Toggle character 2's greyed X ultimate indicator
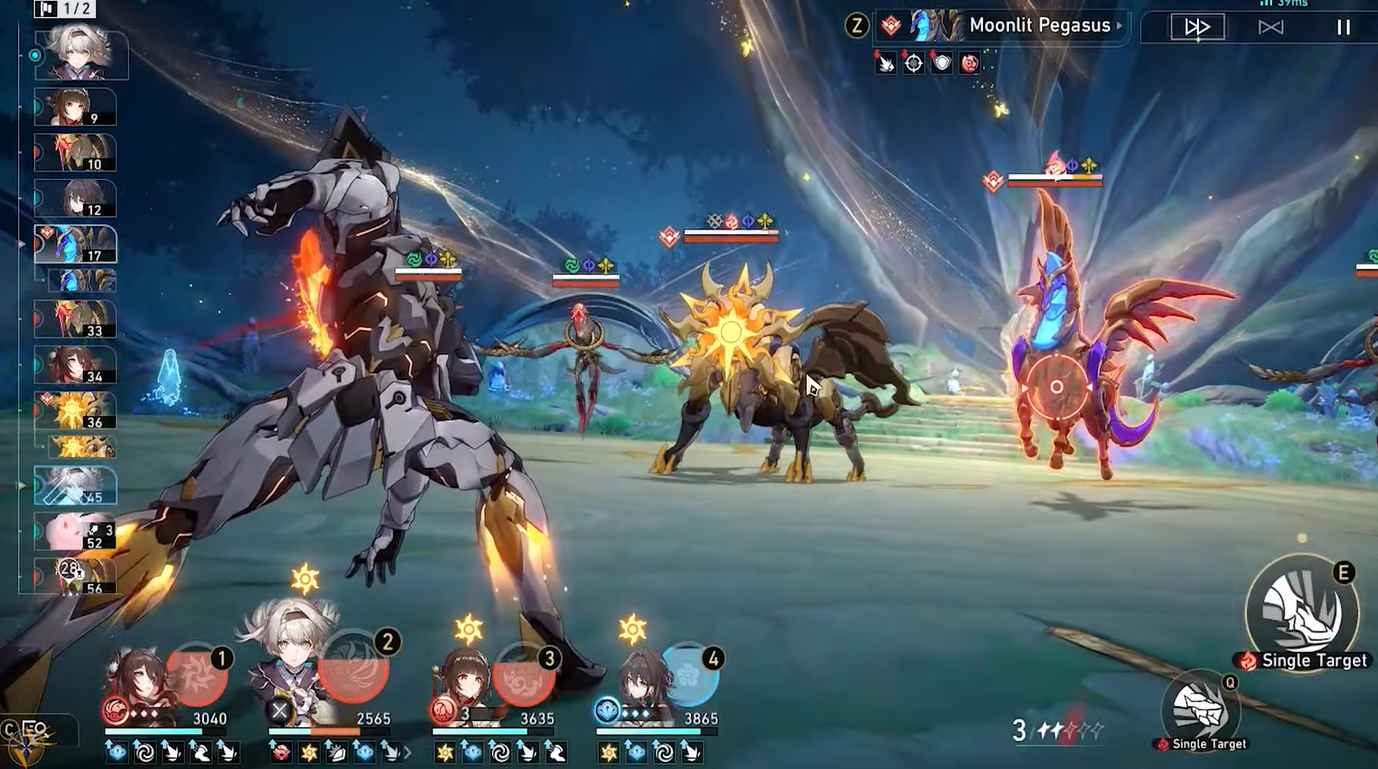Viewport: 1378px width, 769px height. coord(278,709)
